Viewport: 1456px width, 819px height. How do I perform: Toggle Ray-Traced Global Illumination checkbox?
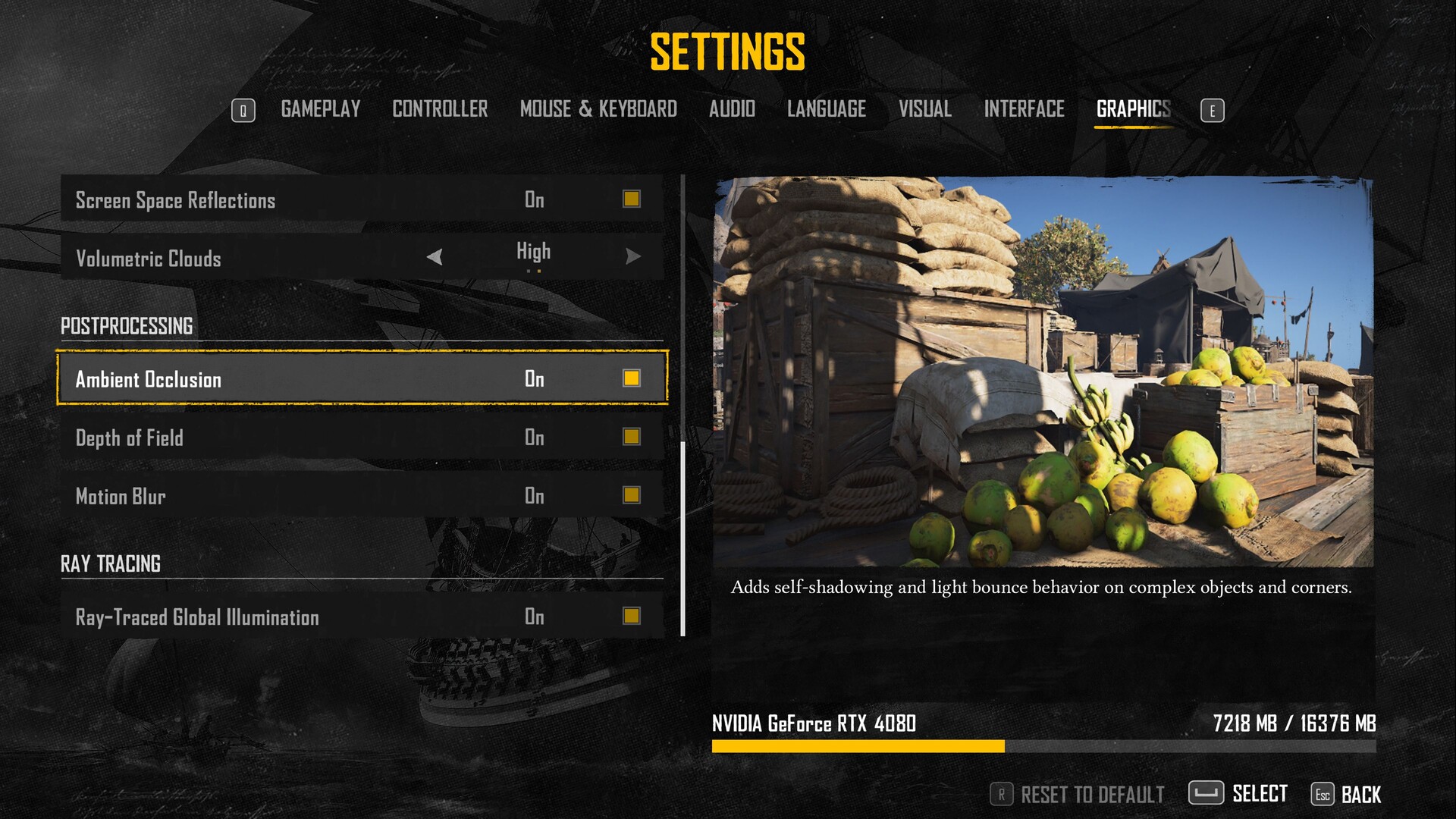(x=631, y=615)
